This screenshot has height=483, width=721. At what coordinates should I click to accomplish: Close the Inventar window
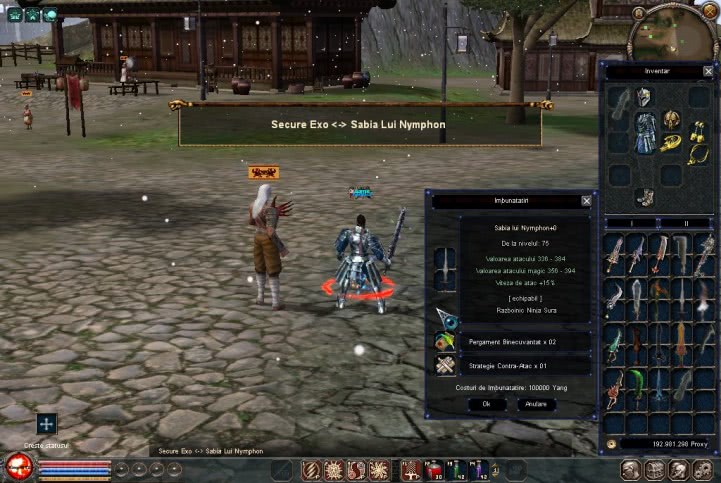coord(709,72)
